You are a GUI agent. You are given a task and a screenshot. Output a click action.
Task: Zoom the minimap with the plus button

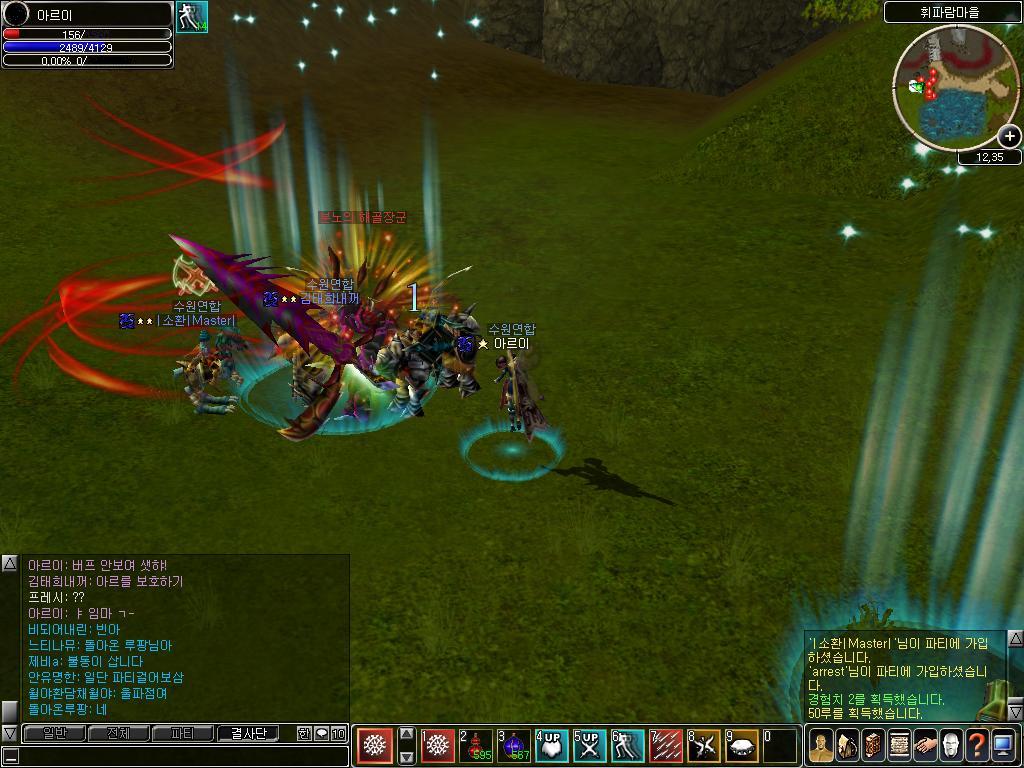pos(1009,136)
